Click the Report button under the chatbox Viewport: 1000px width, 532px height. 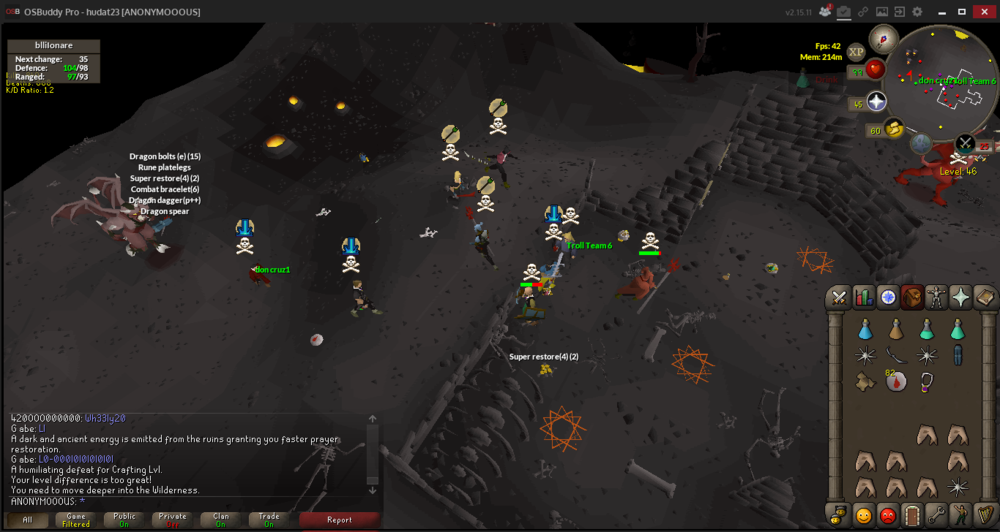pyautogui.click(x=339, y=520)
